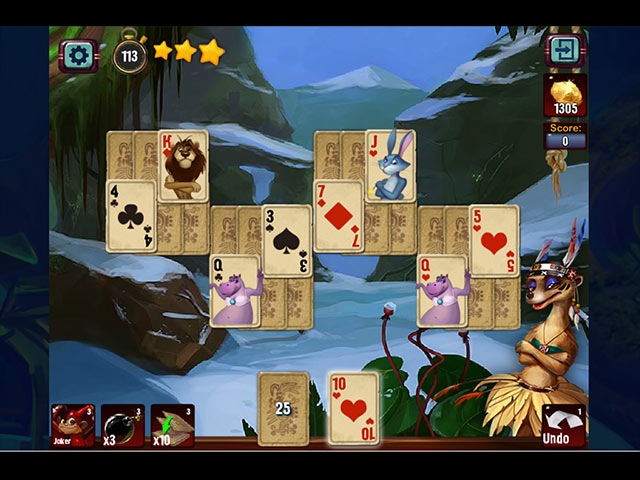Choose the Jack rabbit card
The image size is (640, 480).
(390, 165)
